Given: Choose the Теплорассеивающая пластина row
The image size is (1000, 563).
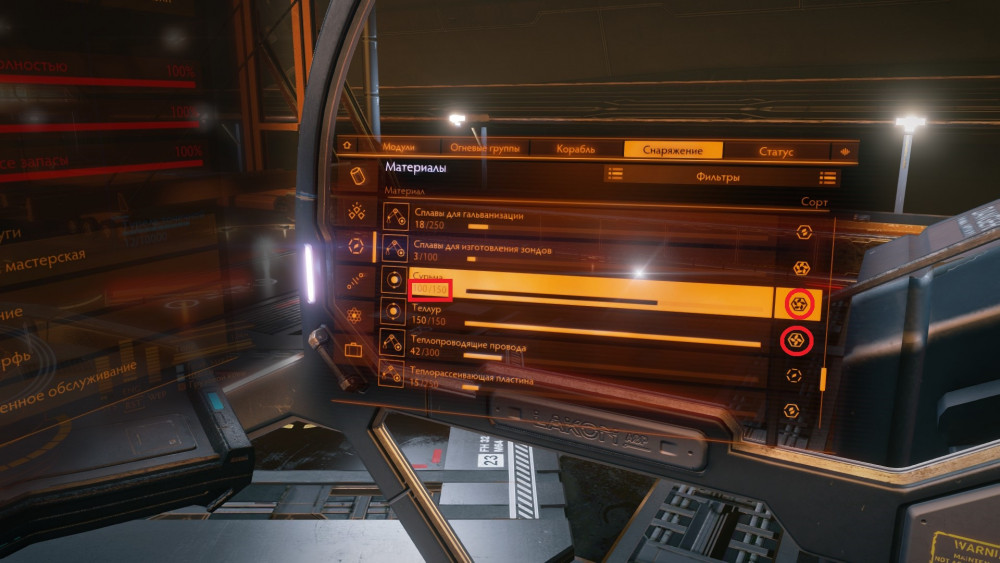Looking at the screenshot, I should (580, 382).
